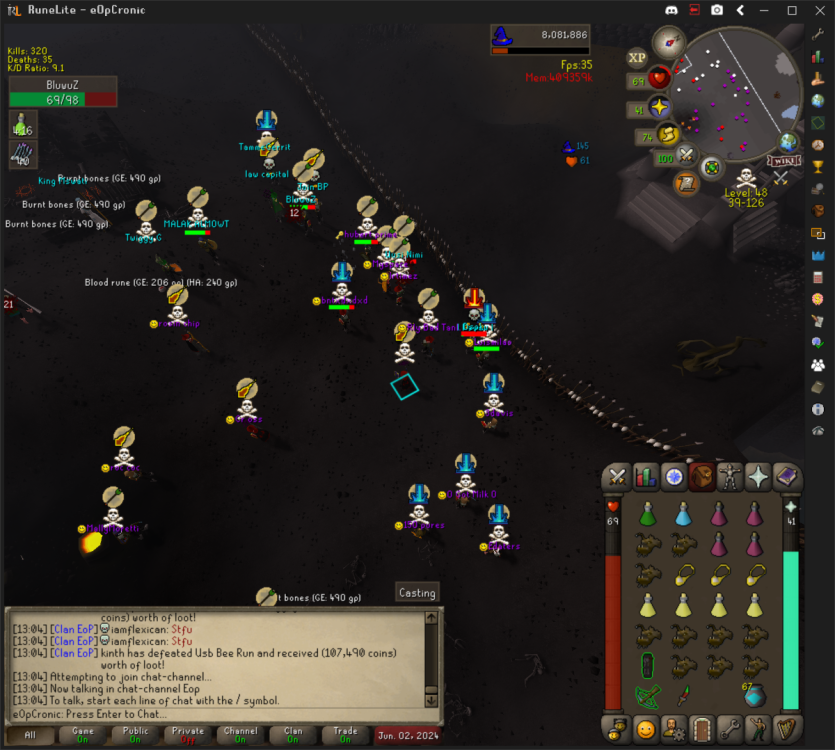Toggle the Private chat filter
This screenshot has height=750, width=835.
tap(188, 735)
